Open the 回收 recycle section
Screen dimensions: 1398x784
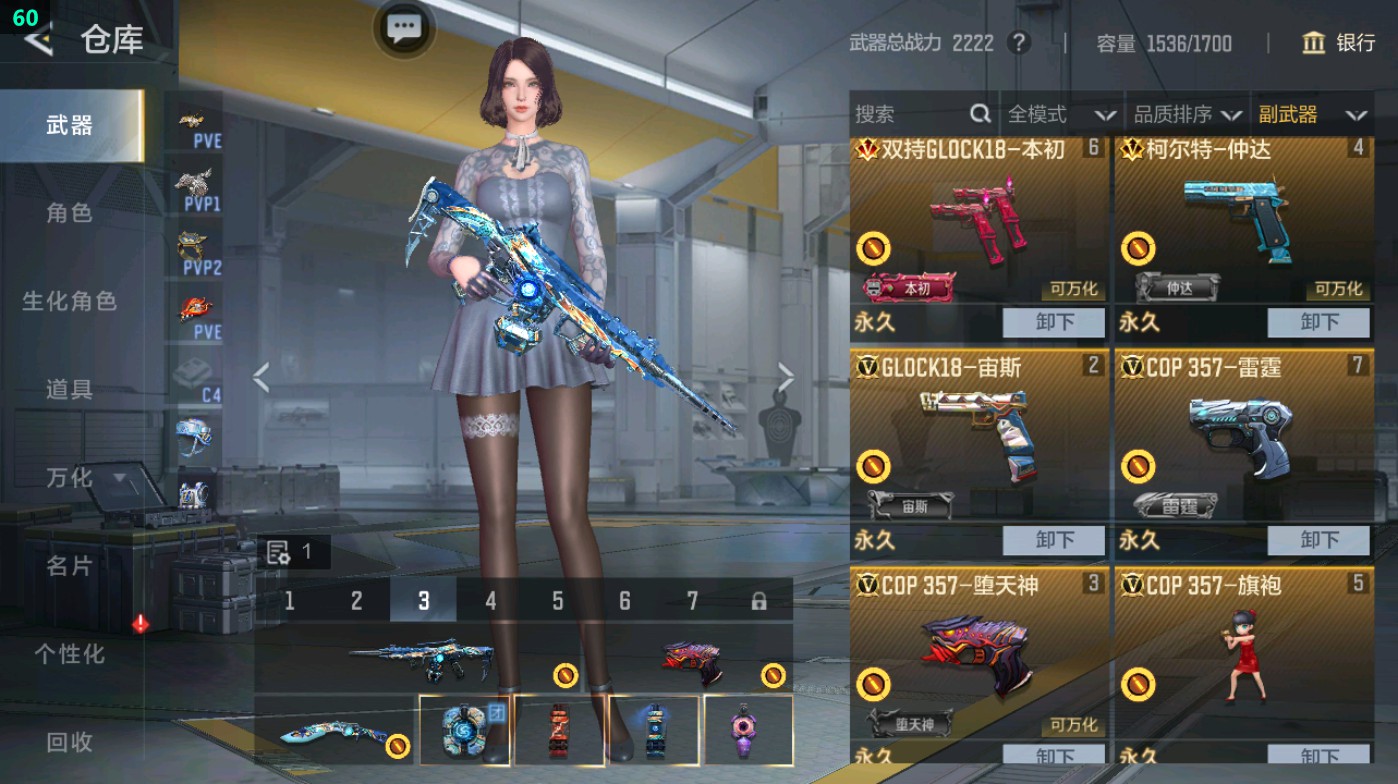69,742
